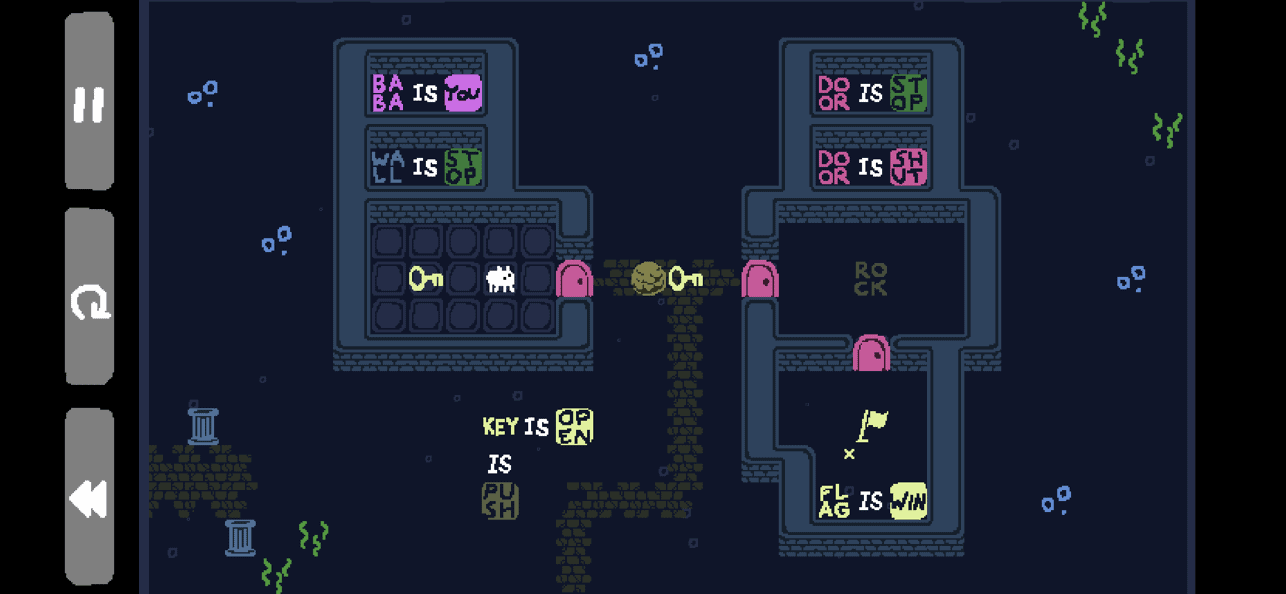
Task: Undo the last move with the rewind button
Action: [89, 497]
